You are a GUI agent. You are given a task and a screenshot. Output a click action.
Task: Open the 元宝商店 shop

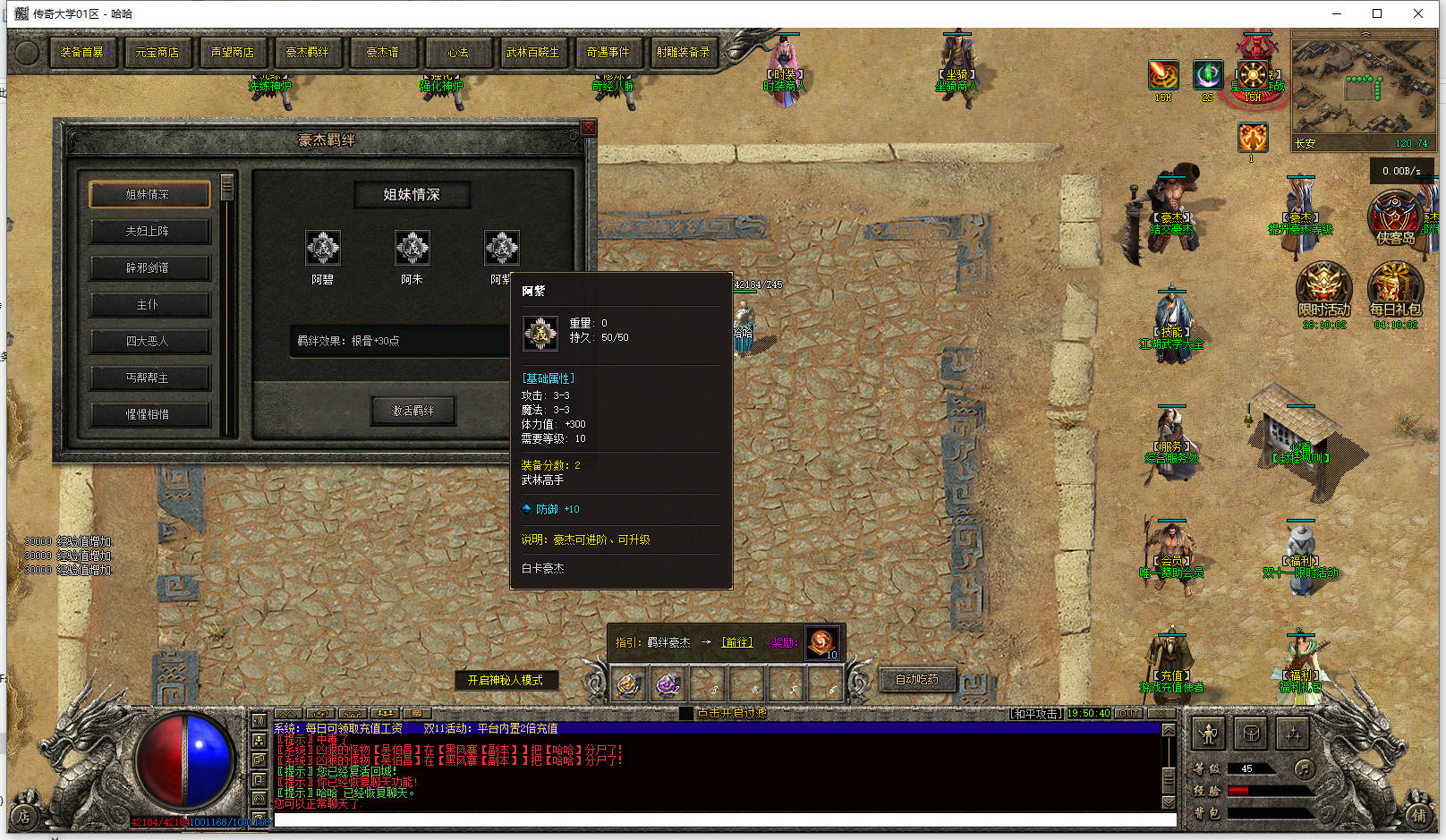coord(157,53)
